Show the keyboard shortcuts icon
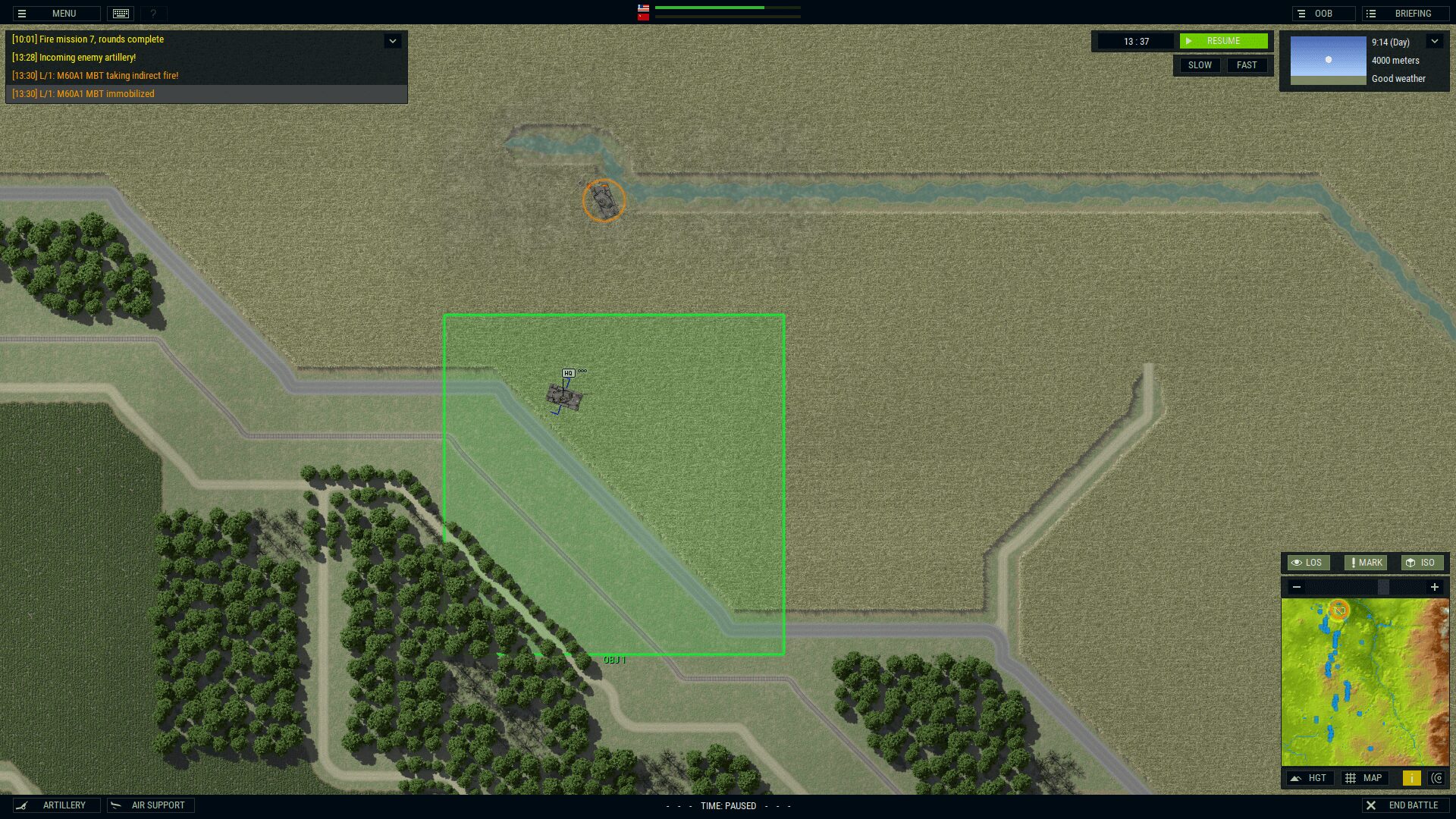 coord(121,14)
